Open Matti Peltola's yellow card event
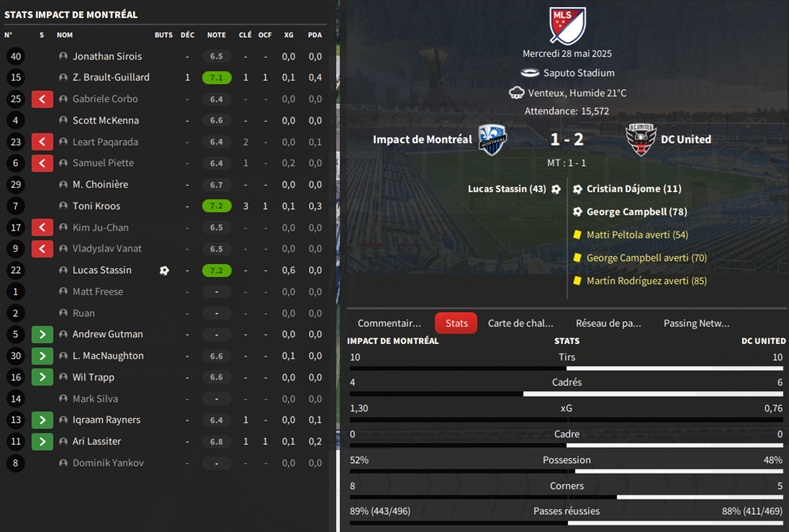This screenshot has height=532, width=789. click(x=637, y=235)
